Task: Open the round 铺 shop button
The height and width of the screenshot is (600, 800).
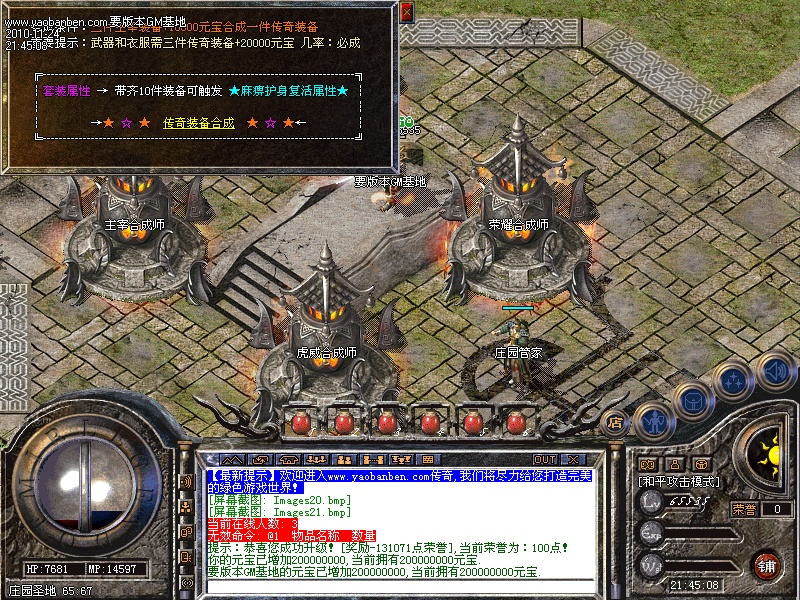Action: [x=766, y=564]
